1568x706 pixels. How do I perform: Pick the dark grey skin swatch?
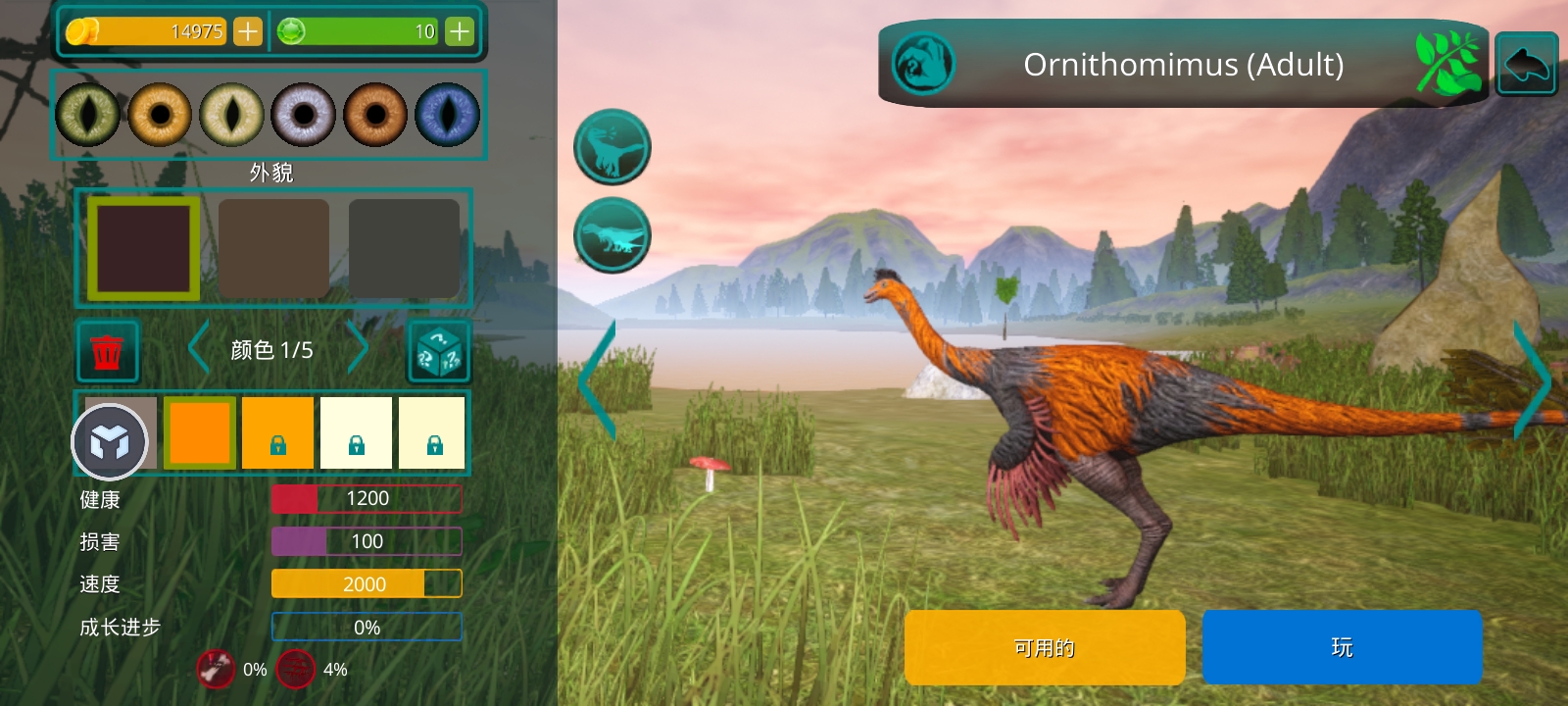tap(404, 248)
